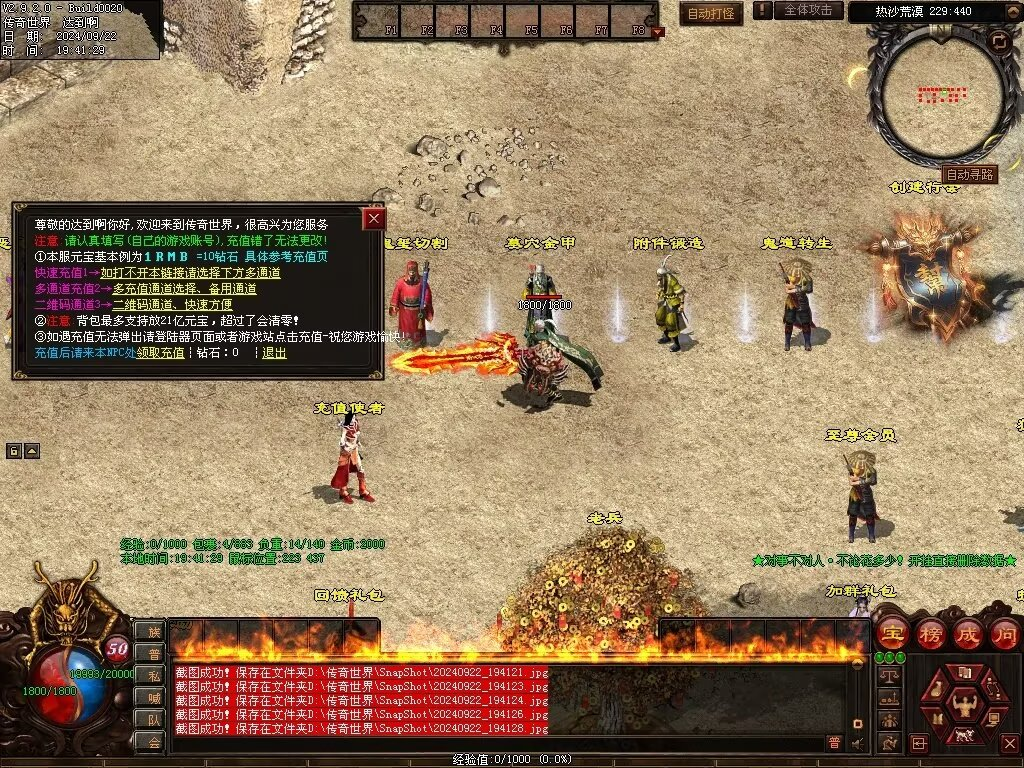This screenshot has width=1024, height=768.
Task: Switch to the 族 clan chat channel
Action: (x=153, y=631)
